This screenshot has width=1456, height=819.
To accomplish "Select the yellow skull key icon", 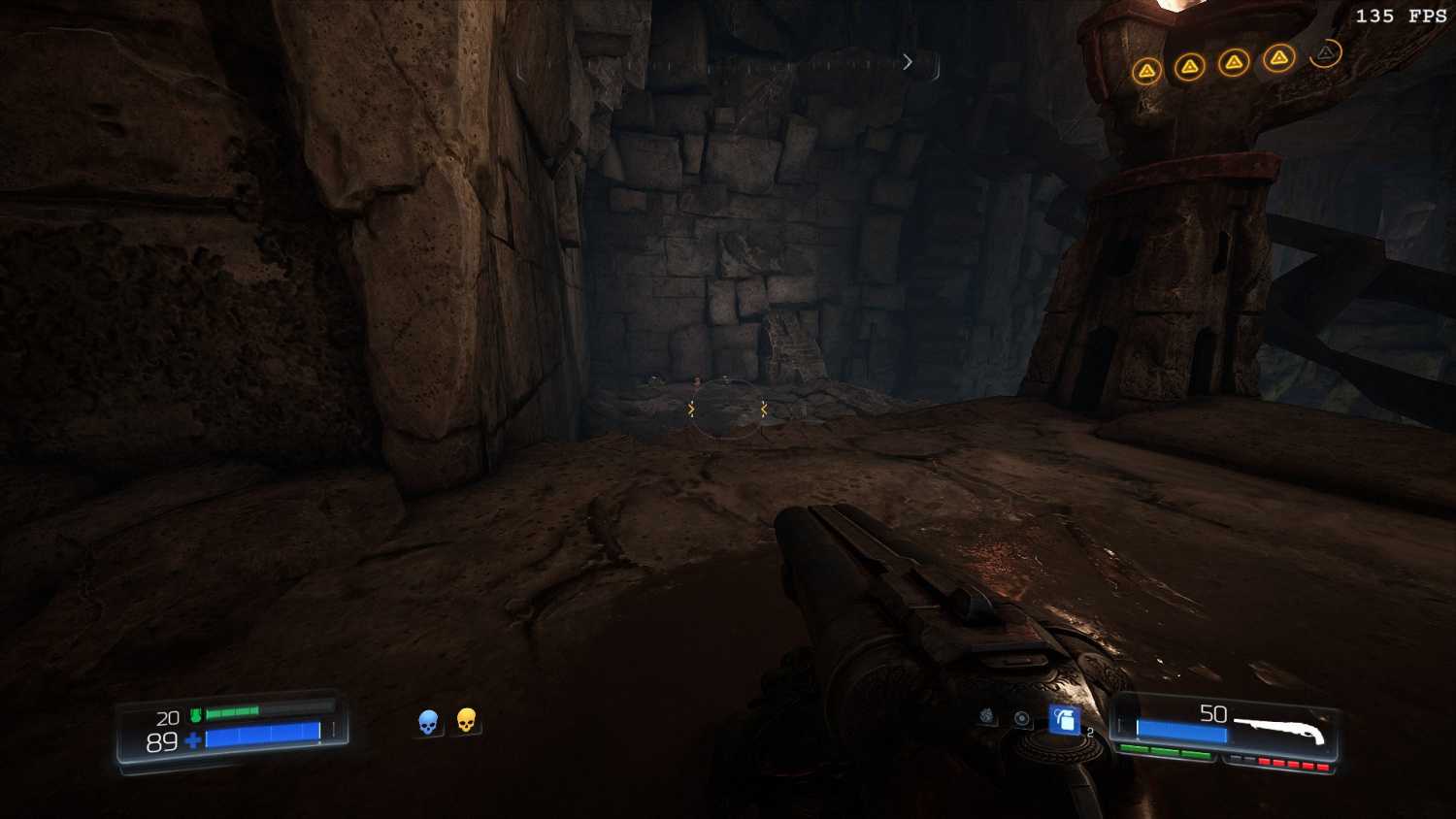I will coord(466,721).
